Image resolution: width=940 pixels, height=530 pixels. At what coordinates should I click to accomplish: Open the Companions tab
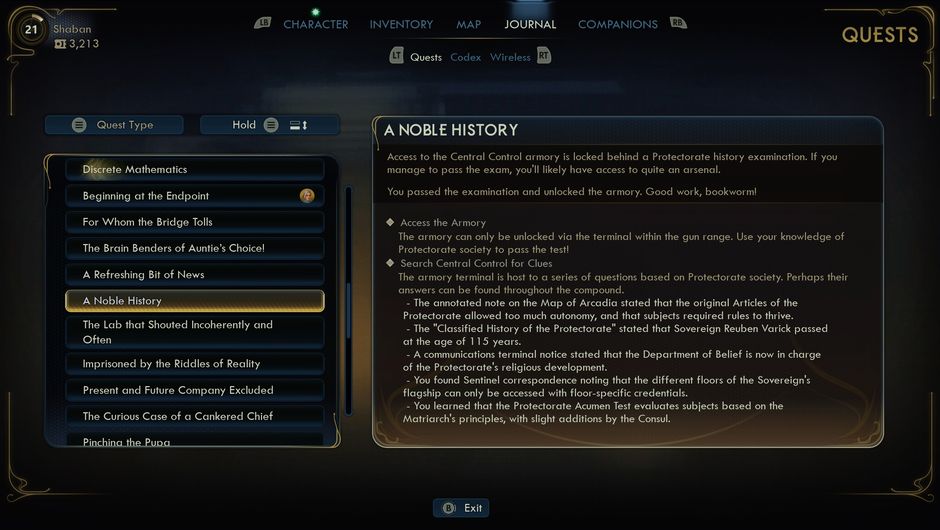(x=617, y=24)
